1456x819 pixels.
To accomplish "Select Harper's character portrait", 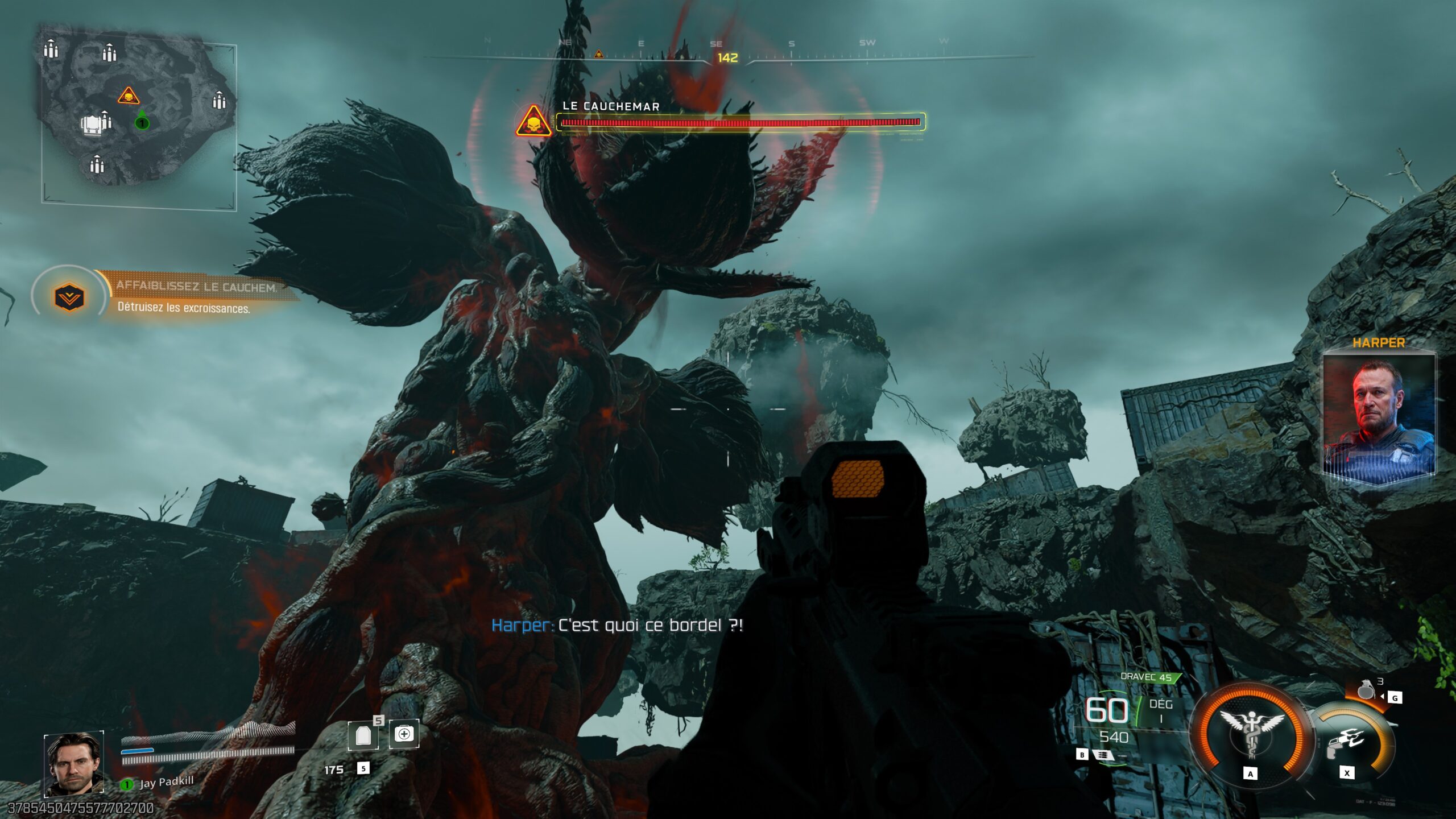I will [1379, 418].
